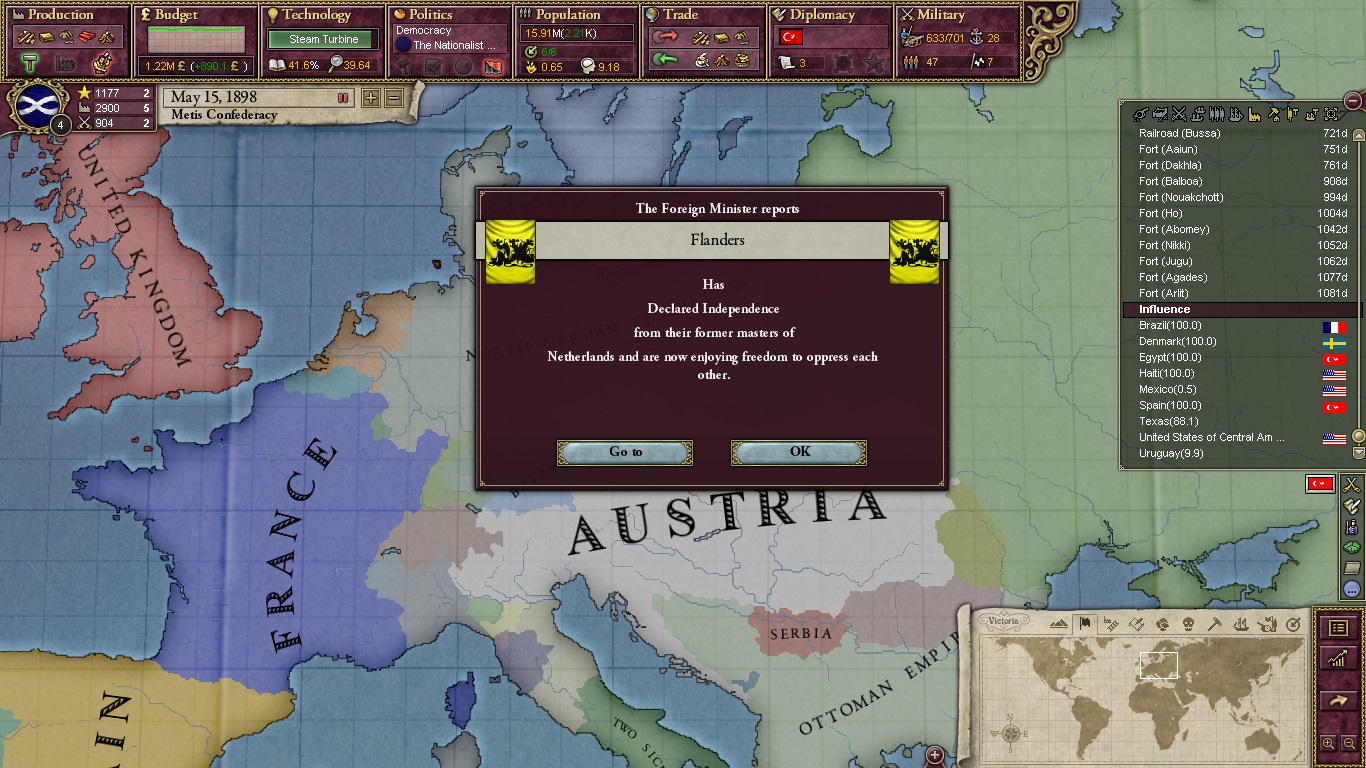The image size is (1366, 768).
Task: Click Go to for Flanders event
Action: [x=624, y=452]
